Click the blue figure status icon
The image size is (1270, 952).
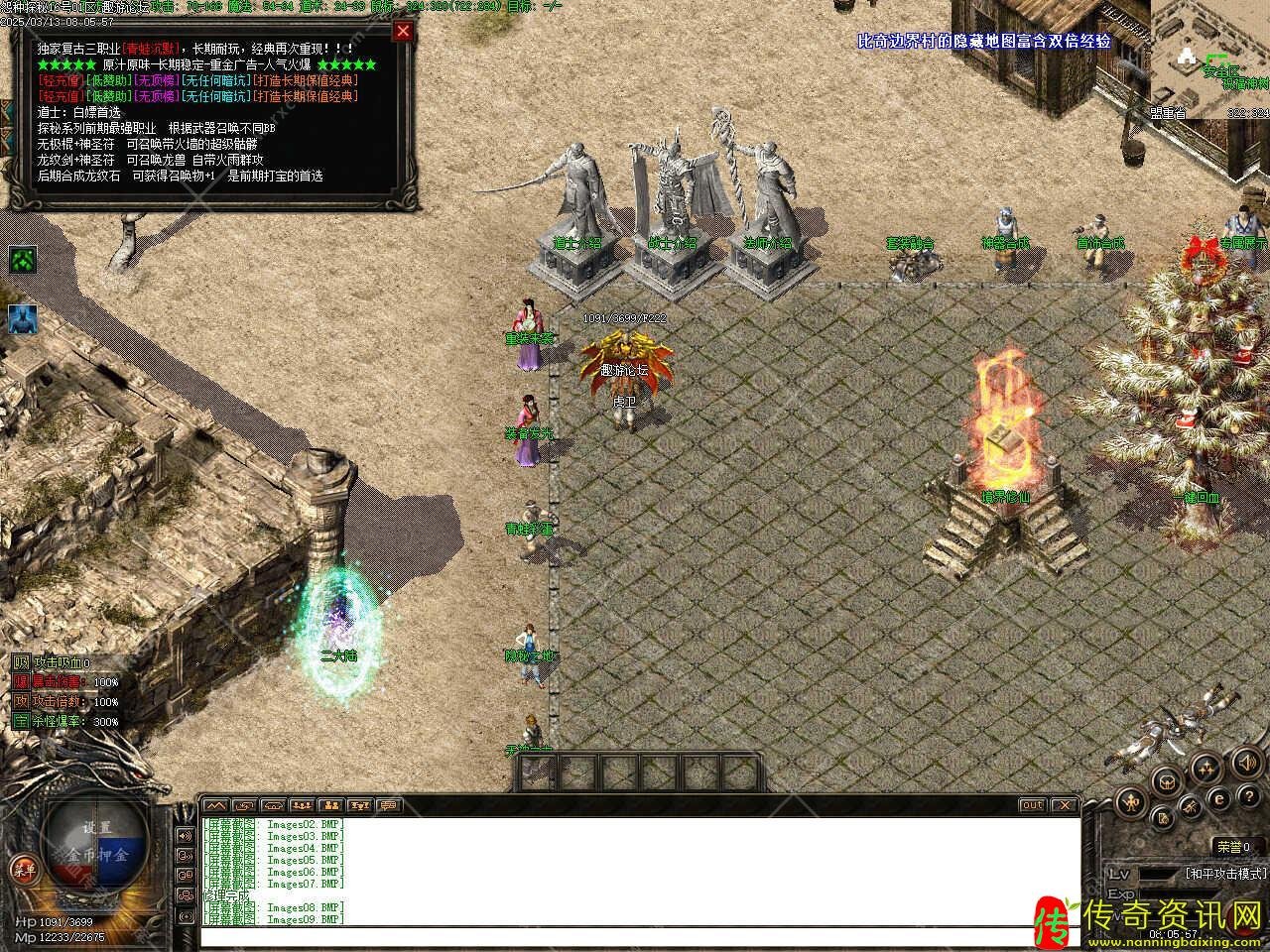(x=22, y=318)
